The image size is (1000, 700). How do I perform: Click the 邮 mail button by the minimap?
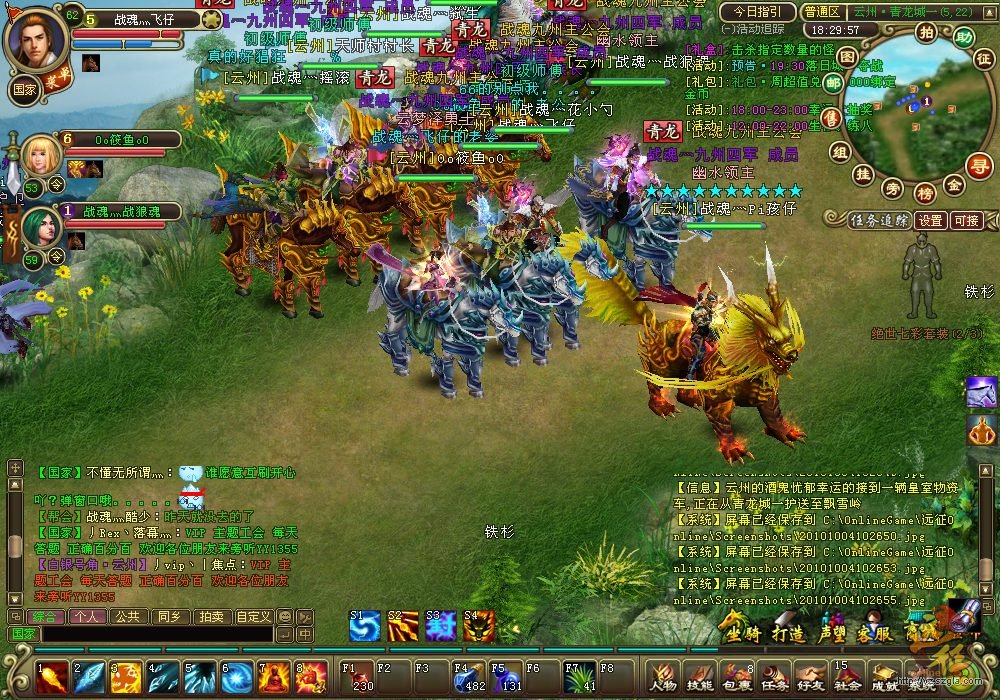pyautogui.click(x=834, y=83)
